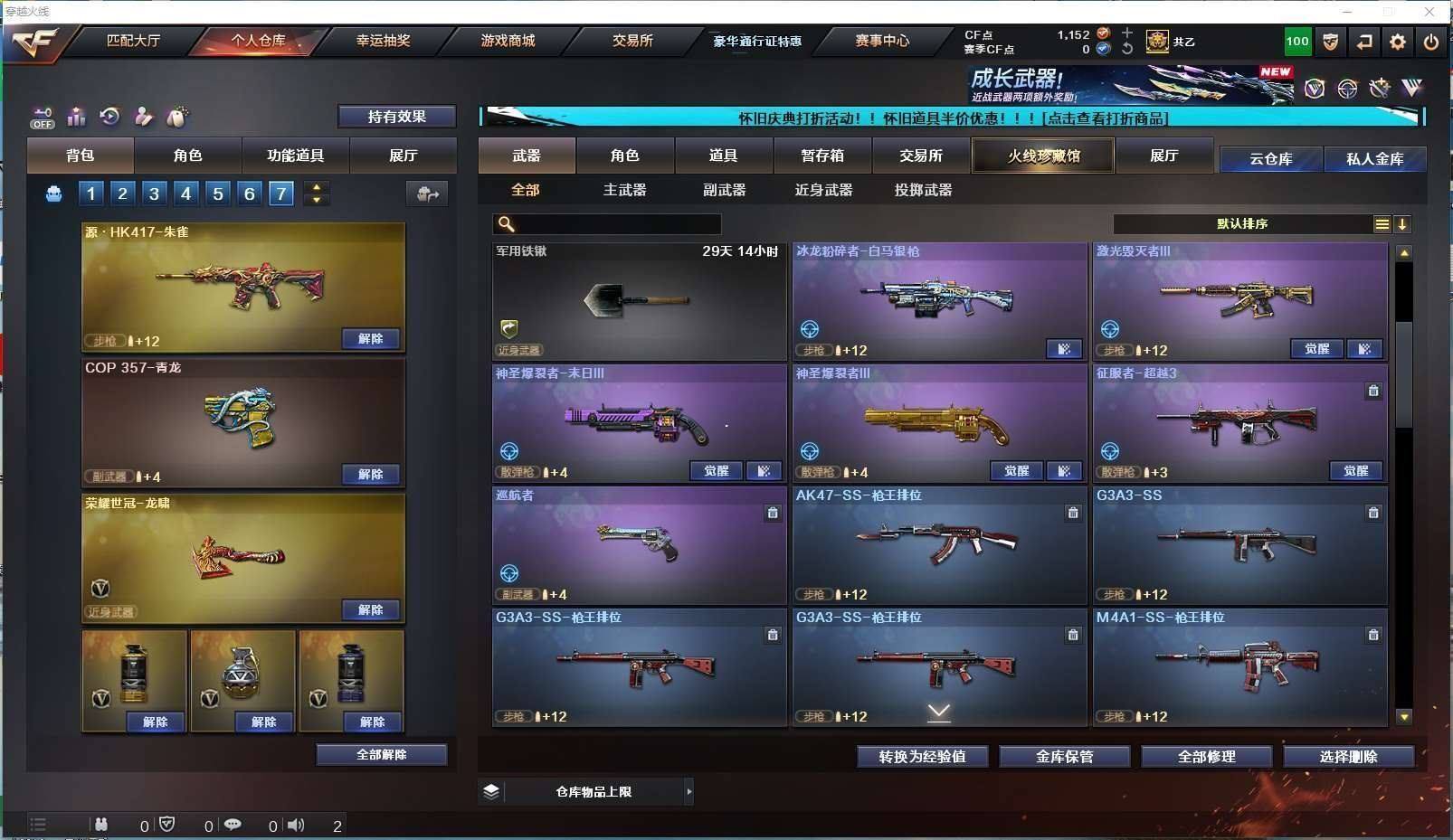Viewport: 1453px width, 840px height.
Task: Open the 赛事中心 tournament center
Action: tap(882, 41)
